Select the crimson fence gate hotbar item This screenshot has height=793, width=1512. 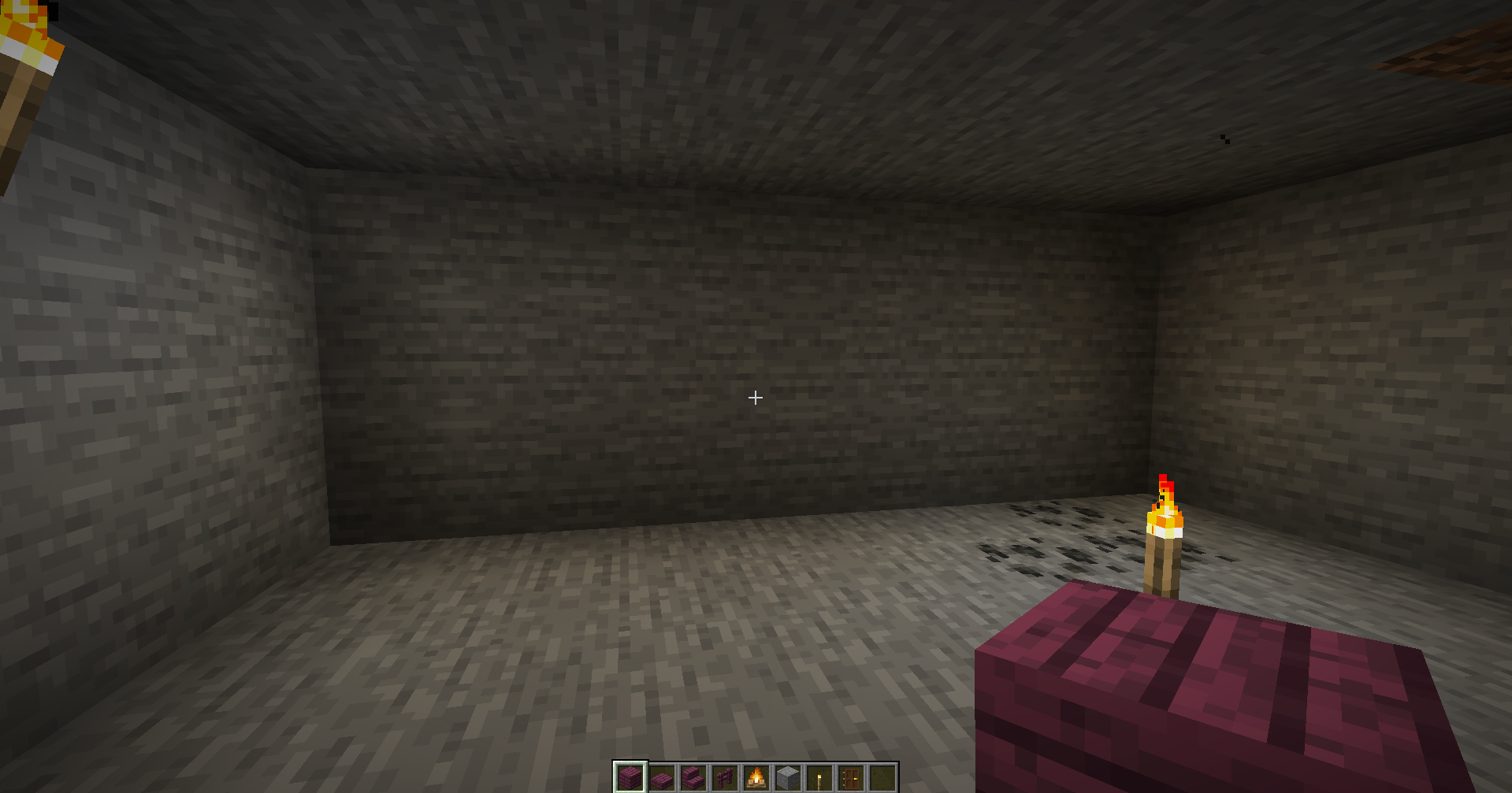[725, 776]
